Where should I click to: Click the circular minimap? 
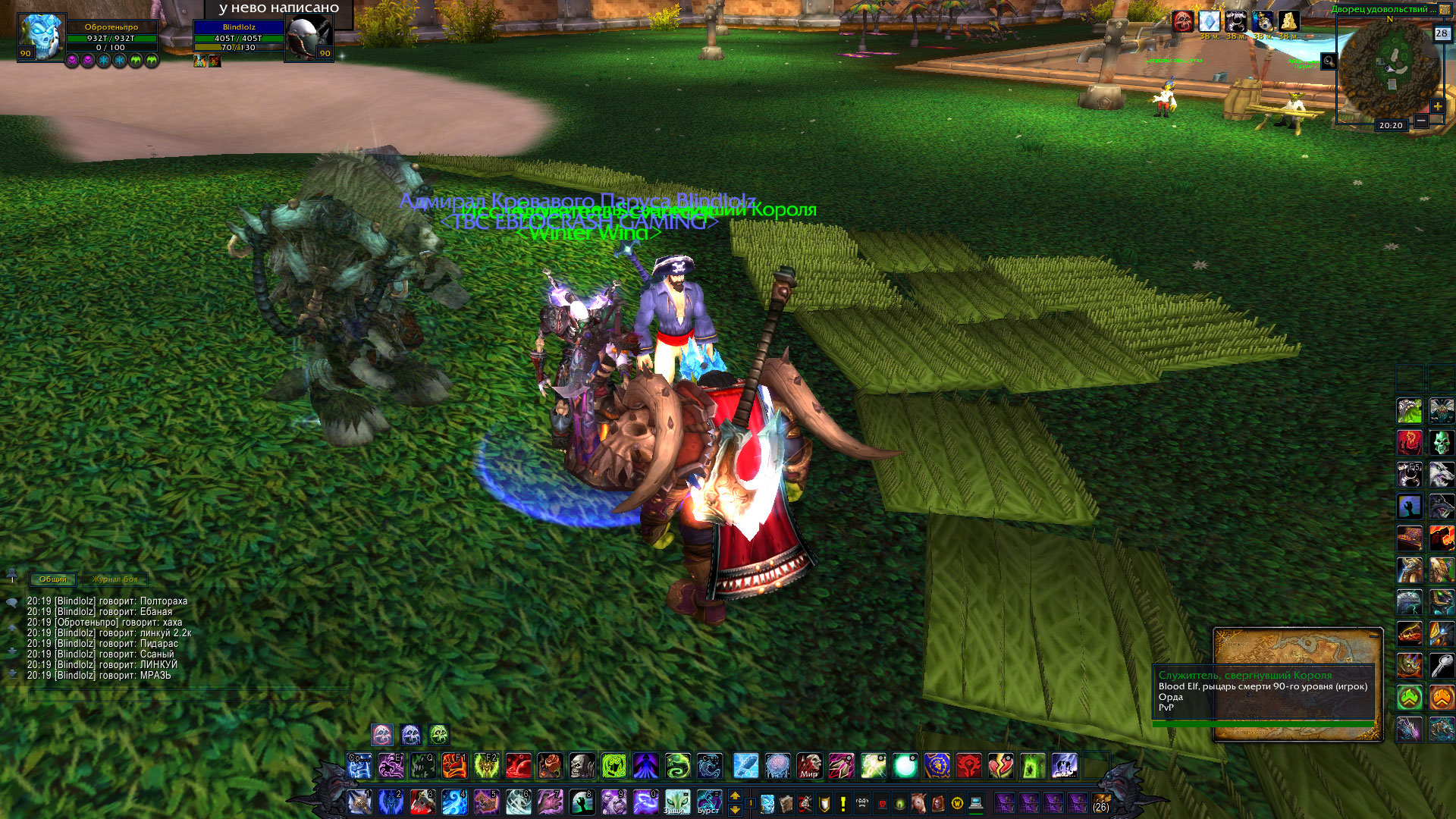click(x=1389, y=67)
